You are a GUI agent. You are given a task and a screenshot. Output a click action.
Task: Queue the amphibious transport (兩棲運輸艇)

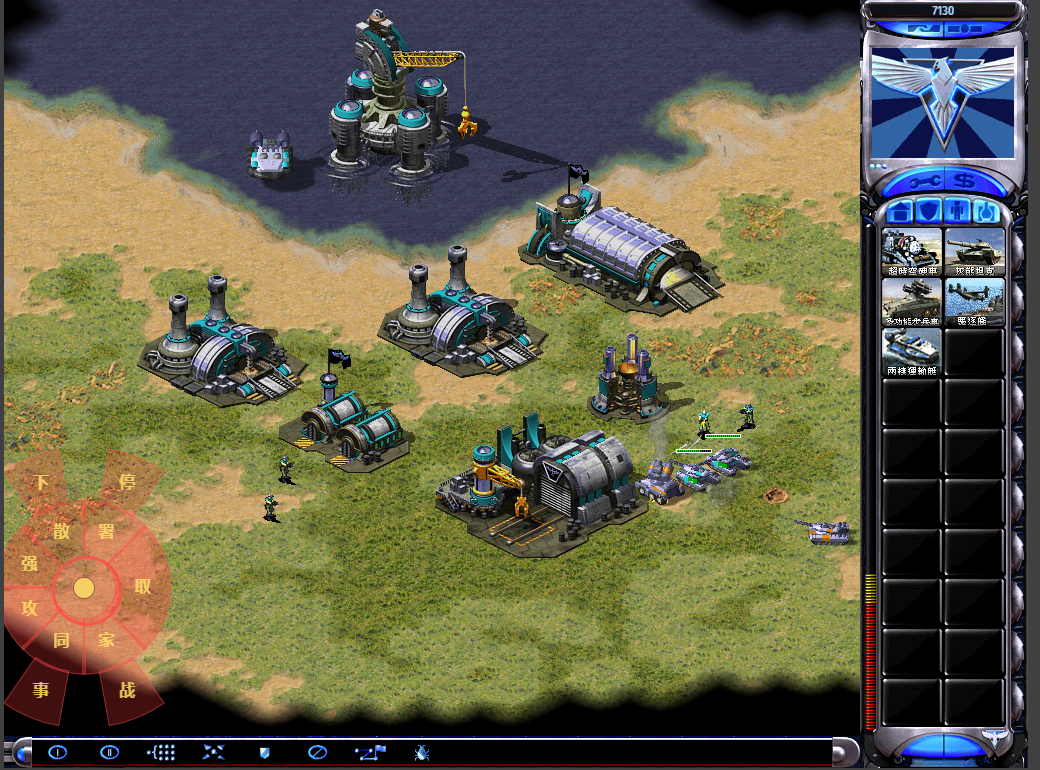pyautogui.click(x=912, y=352)
